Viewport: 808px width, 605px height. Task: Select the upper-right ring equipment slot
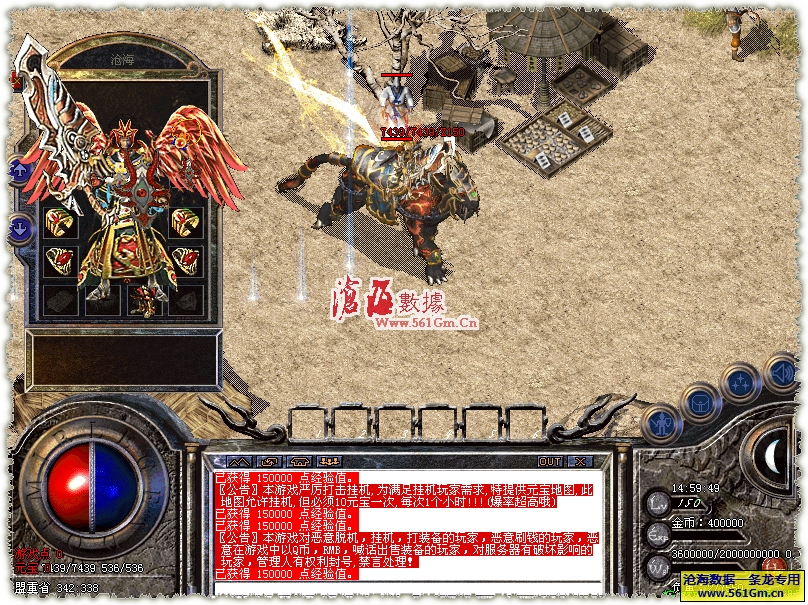pyautogui.click(x=185, y=223)
